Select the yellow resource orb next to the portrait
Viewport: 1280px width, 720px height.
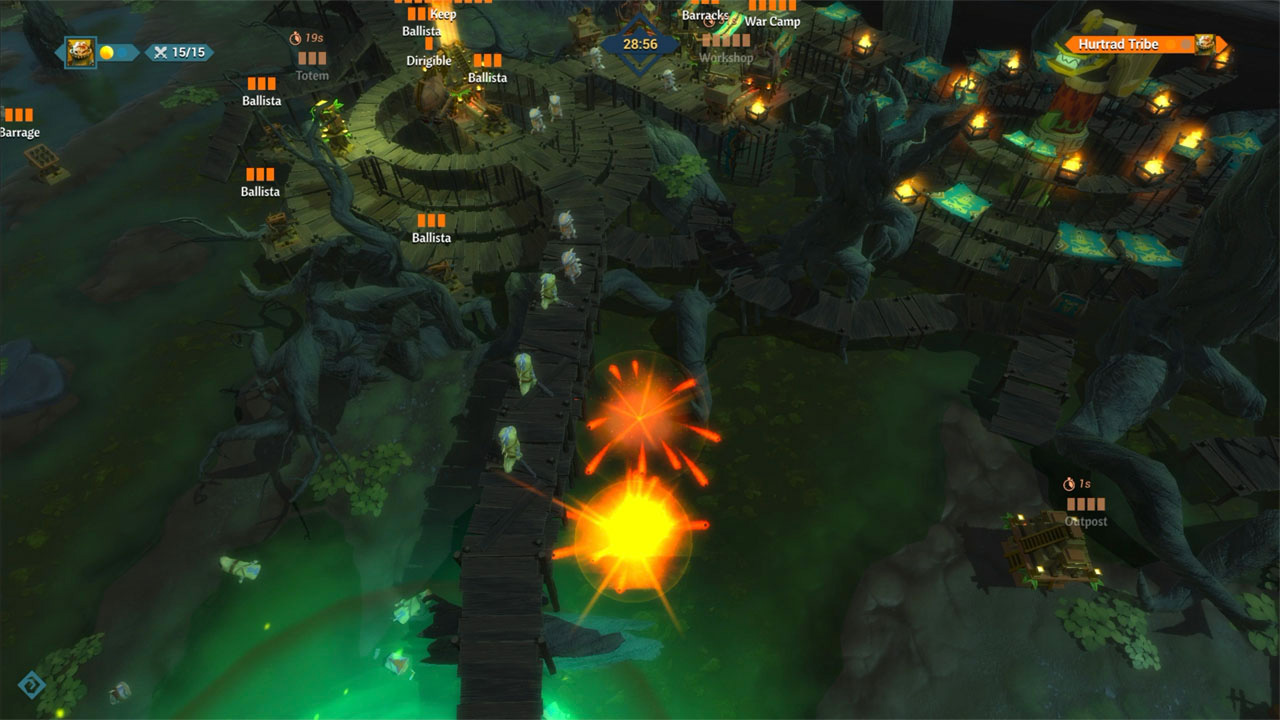point(107,50)
